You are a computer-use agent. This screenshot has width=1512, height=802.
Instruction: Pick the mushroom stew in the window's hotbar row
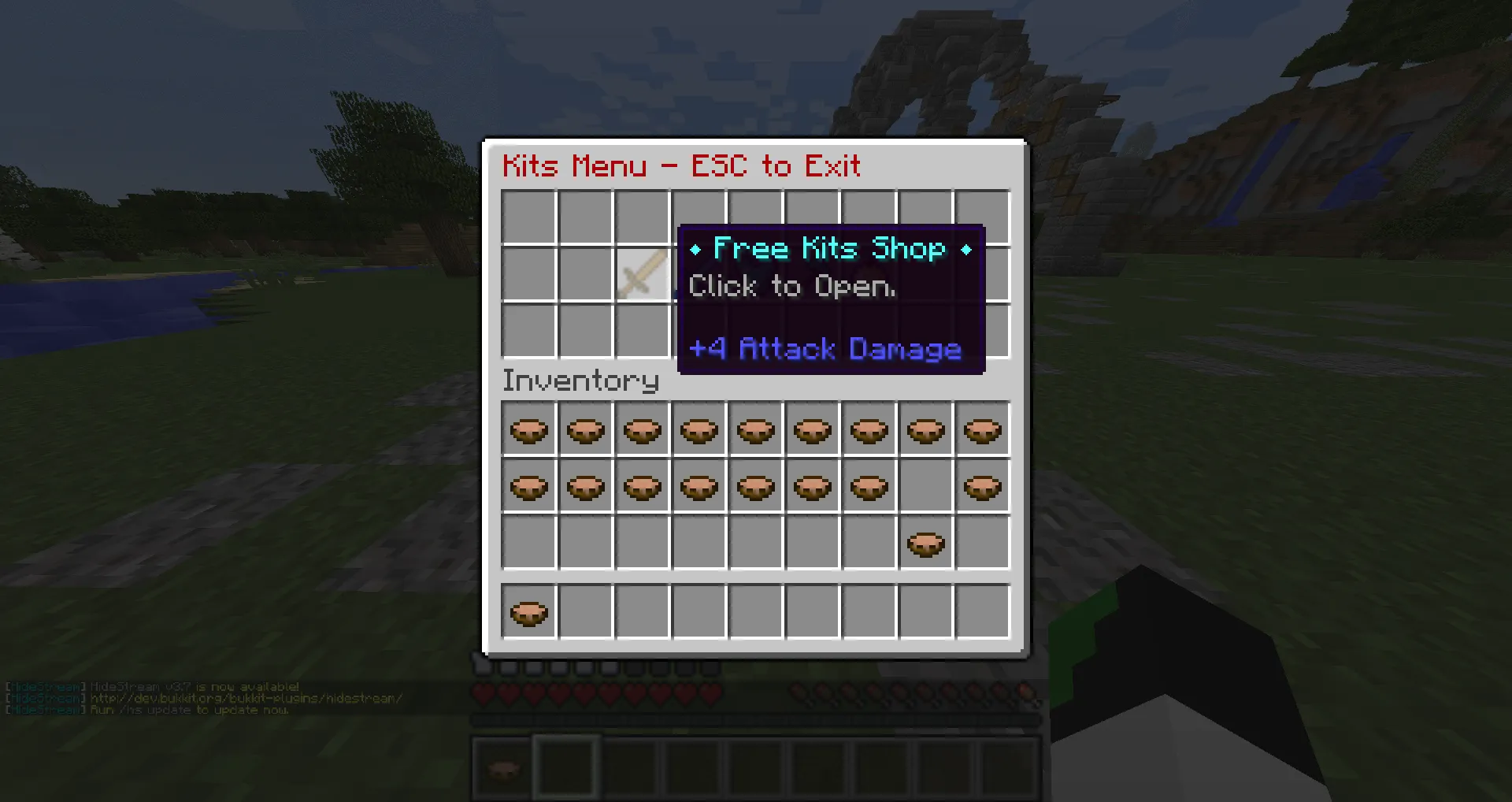tap(528, 612)
